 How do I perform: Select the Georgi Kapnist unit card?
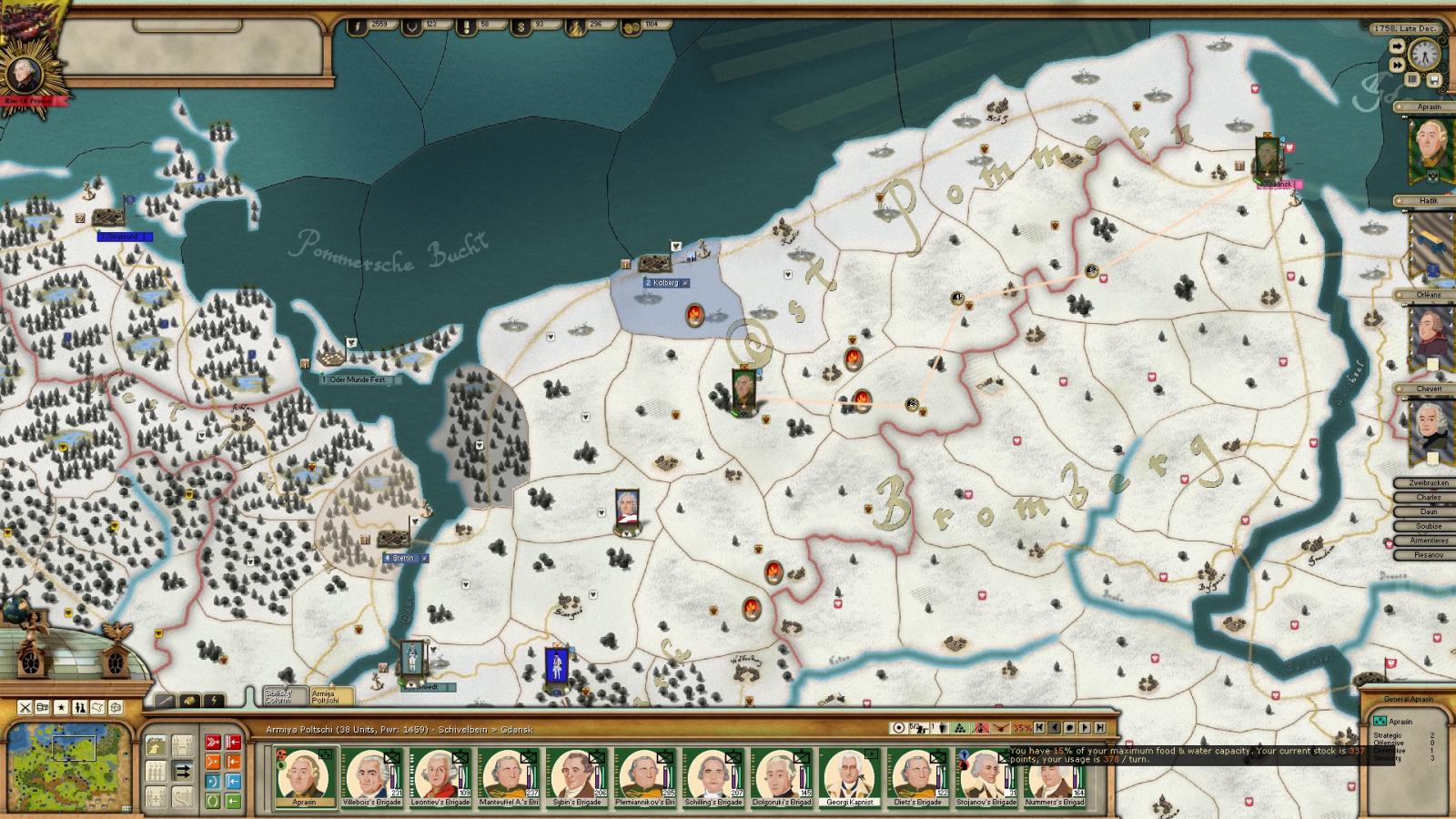tap(849, 778)
